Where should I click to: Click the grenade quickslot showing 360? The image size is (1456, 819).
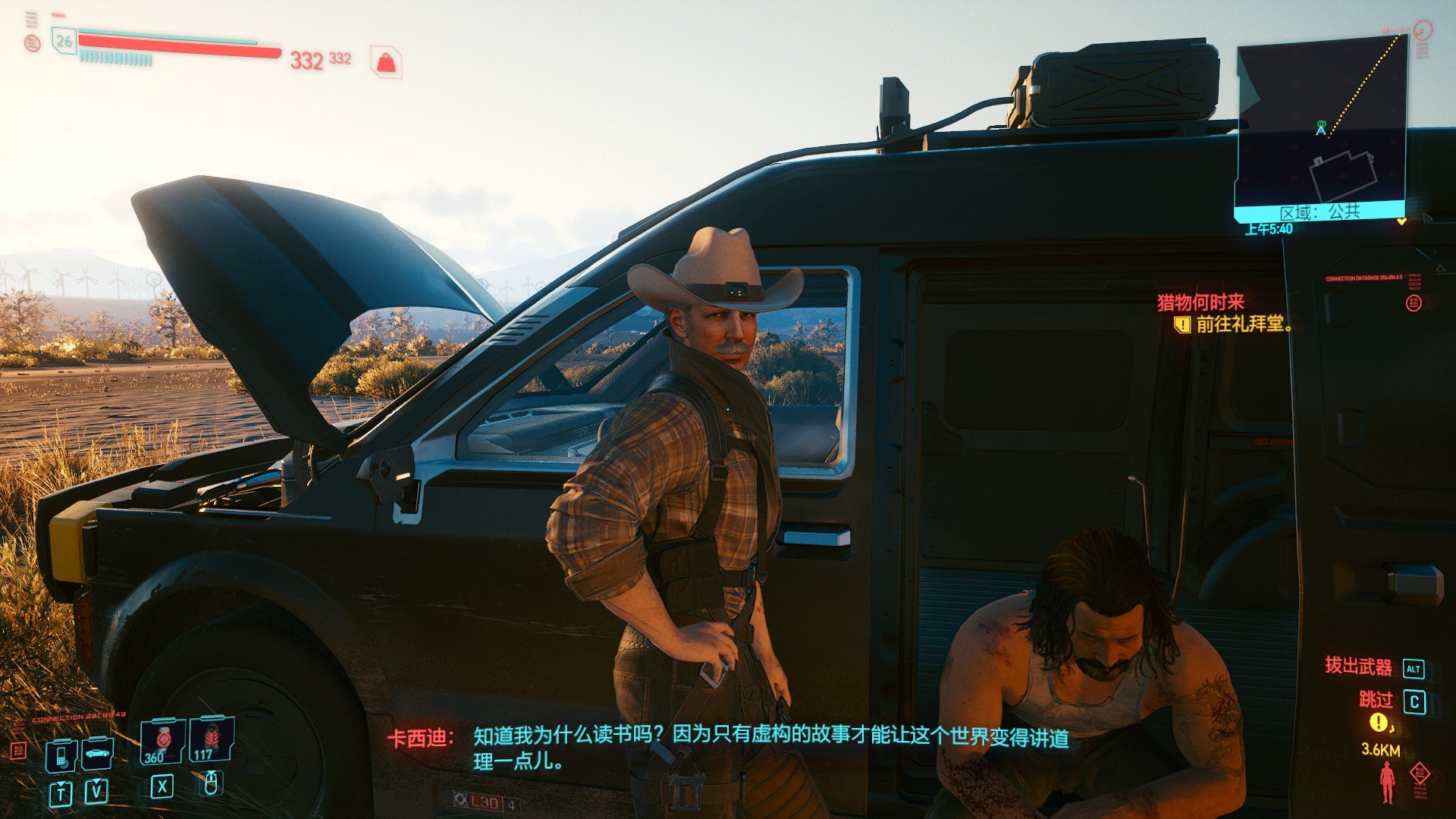[x=161, y=743]
